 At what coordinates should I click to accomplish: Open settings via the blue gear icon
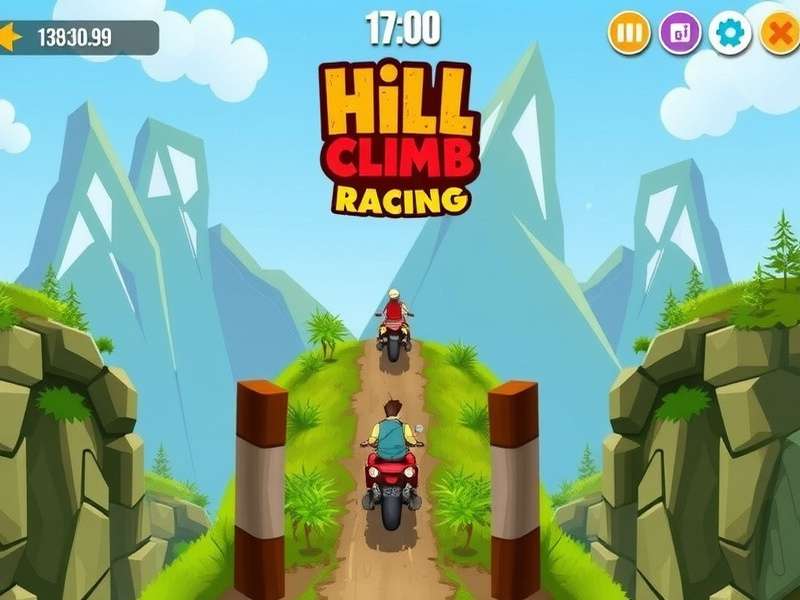coord(730,34)
